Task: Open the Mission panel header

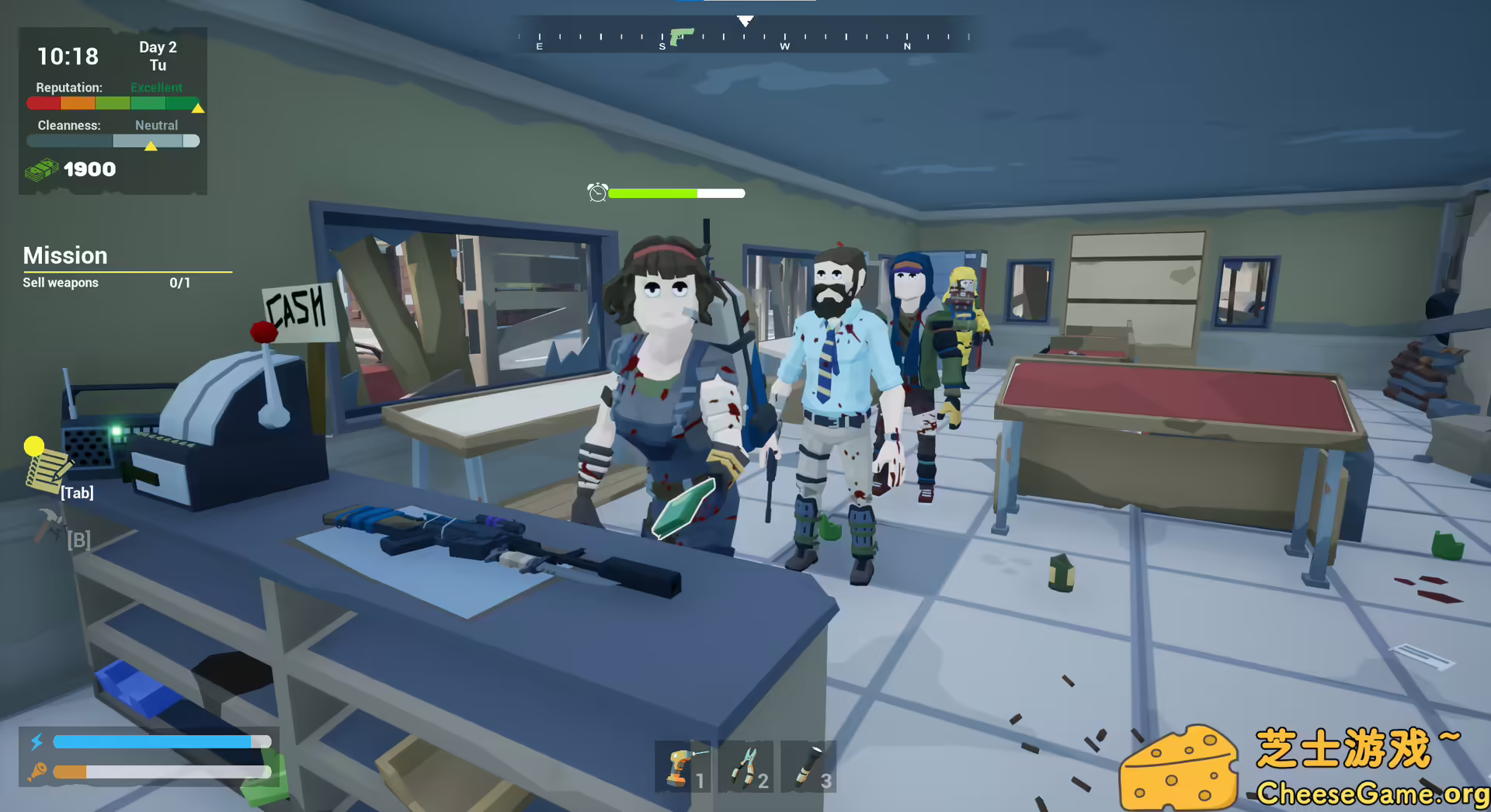Action: (x=64, y=255)
